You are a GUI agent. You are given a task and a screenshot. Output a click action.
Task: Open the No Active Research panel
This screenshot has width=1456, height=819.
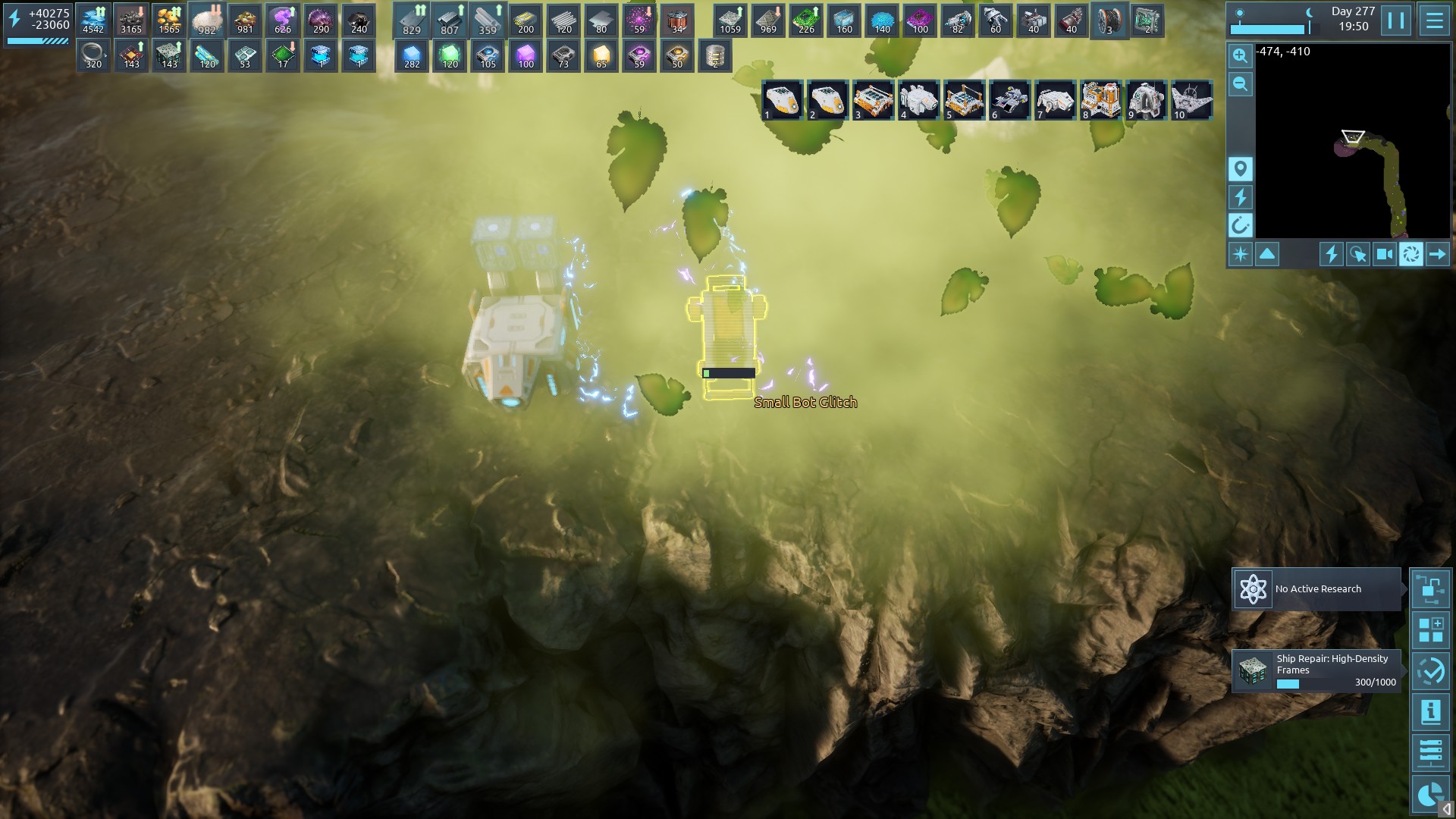1316,589
